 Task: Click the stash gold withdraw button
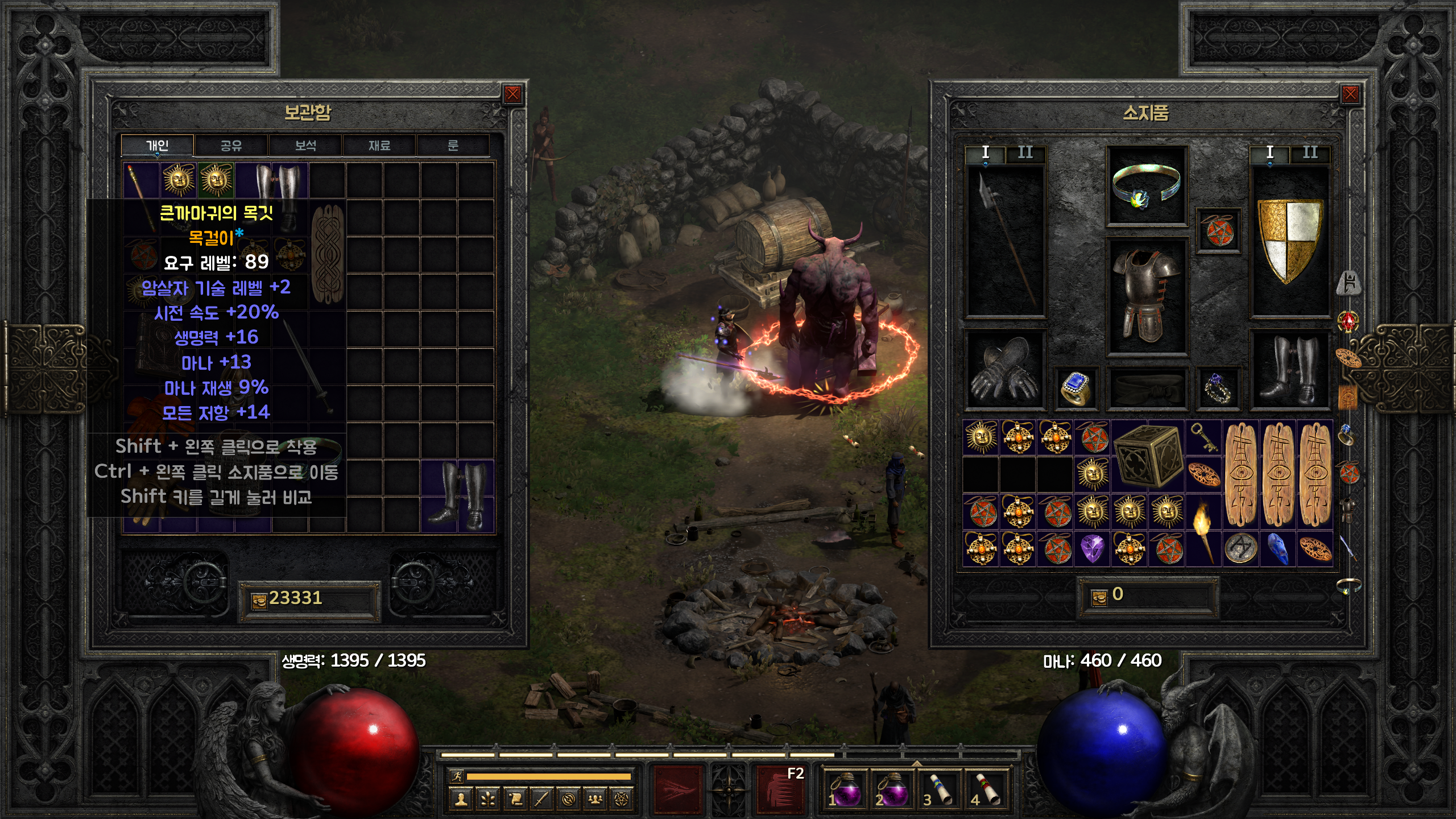tap(259, 601)
